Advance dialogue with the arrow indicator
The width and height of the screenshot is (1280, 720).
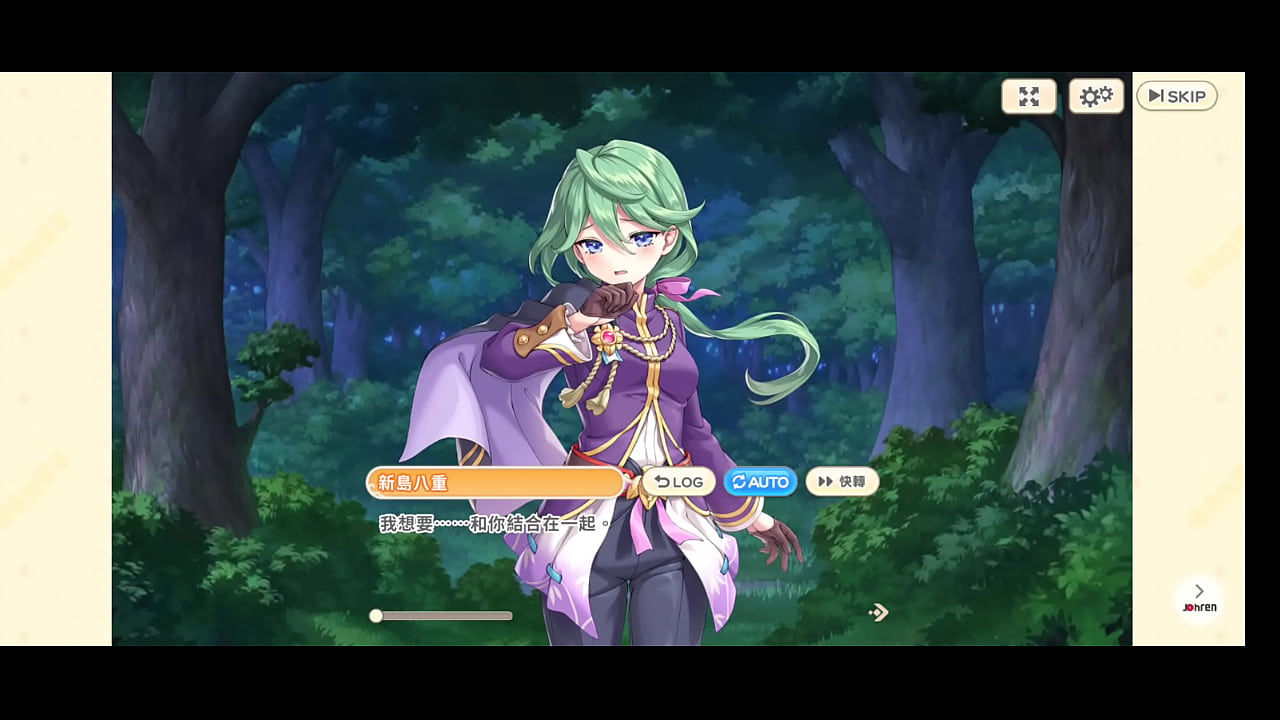click(878, 612)
